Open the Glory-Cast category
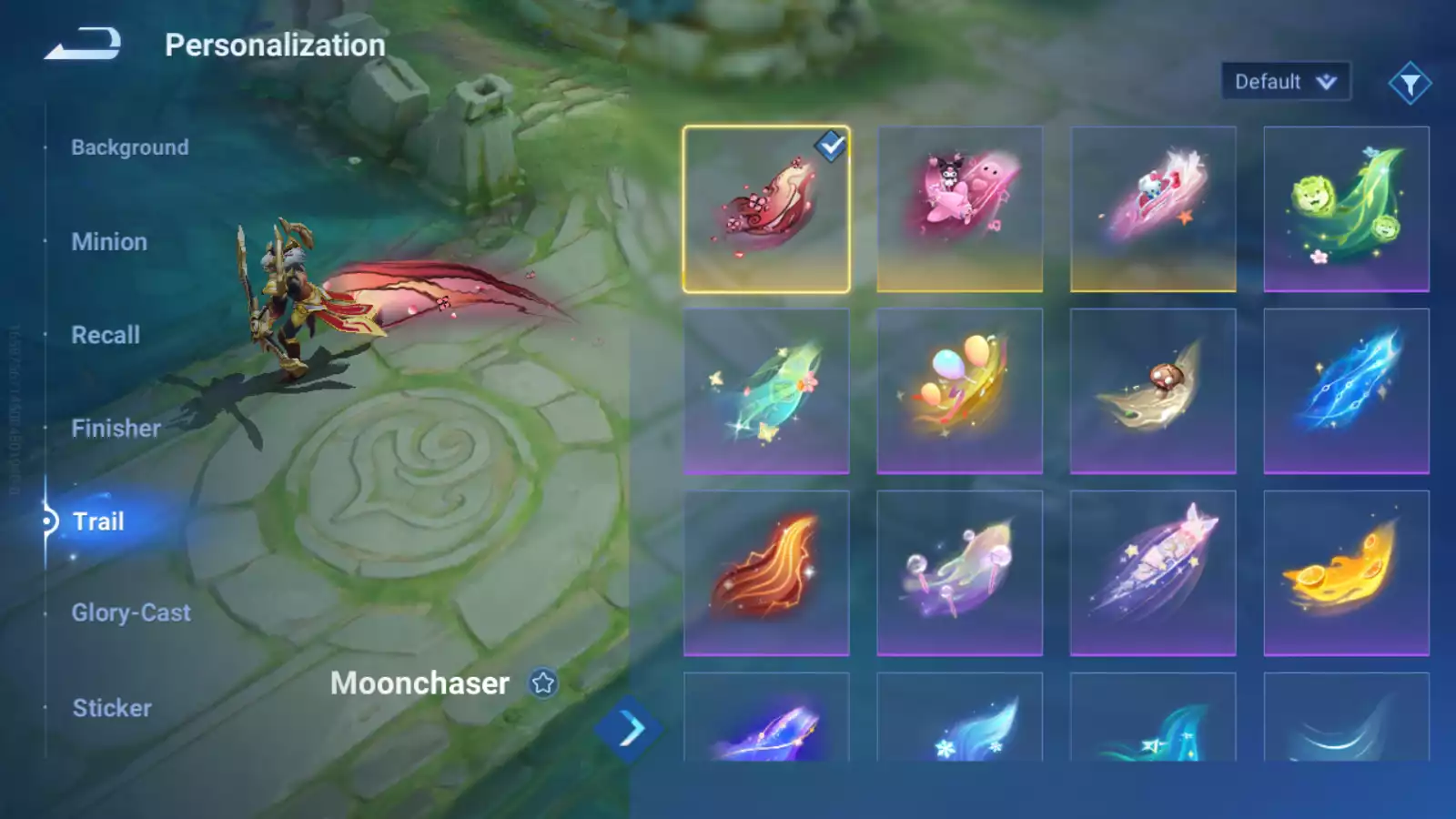This screenshot has height=819, width=1456. (x=131, y=613)
